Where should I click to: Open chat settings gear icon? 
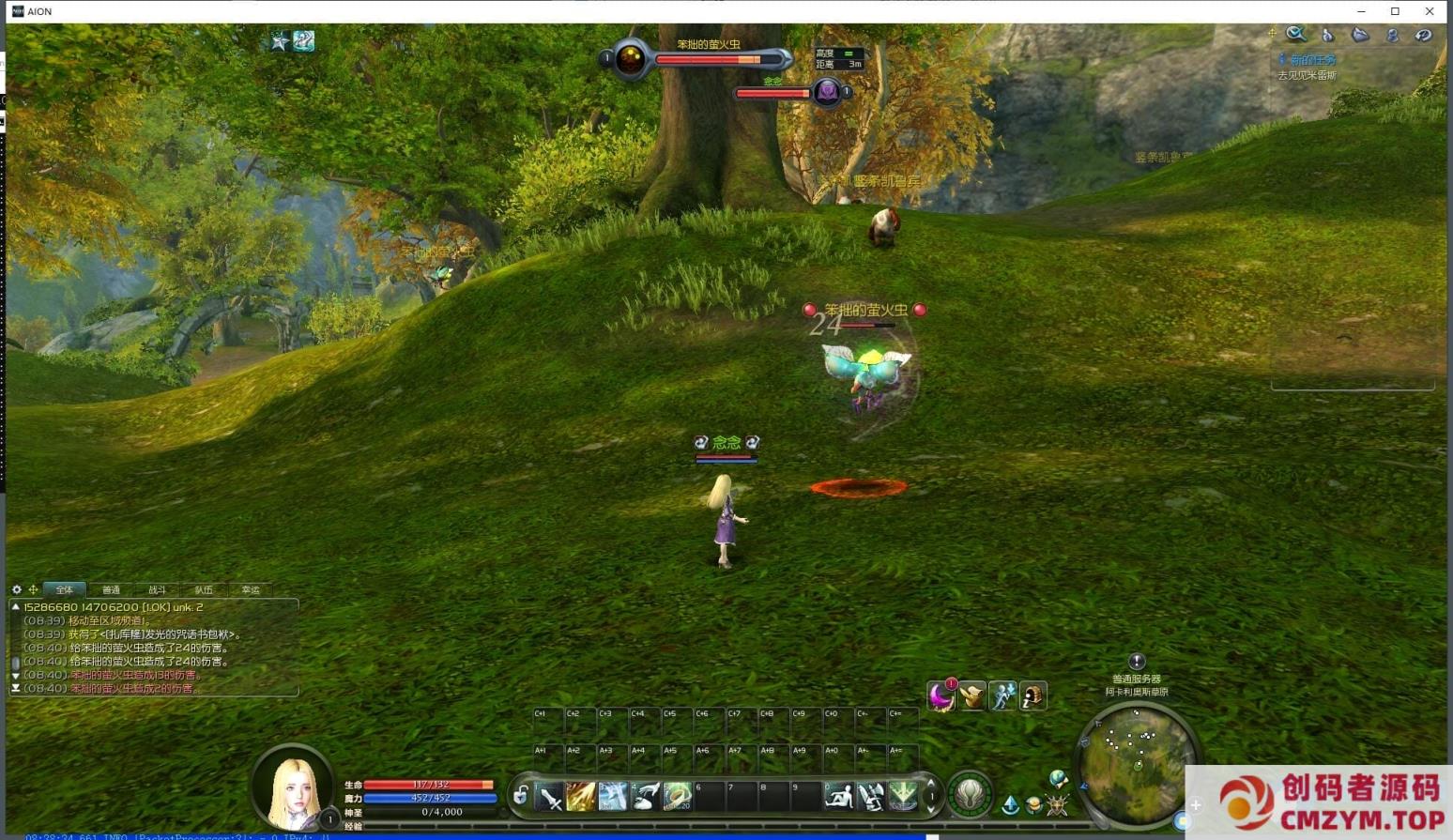(x=17, y=590)
